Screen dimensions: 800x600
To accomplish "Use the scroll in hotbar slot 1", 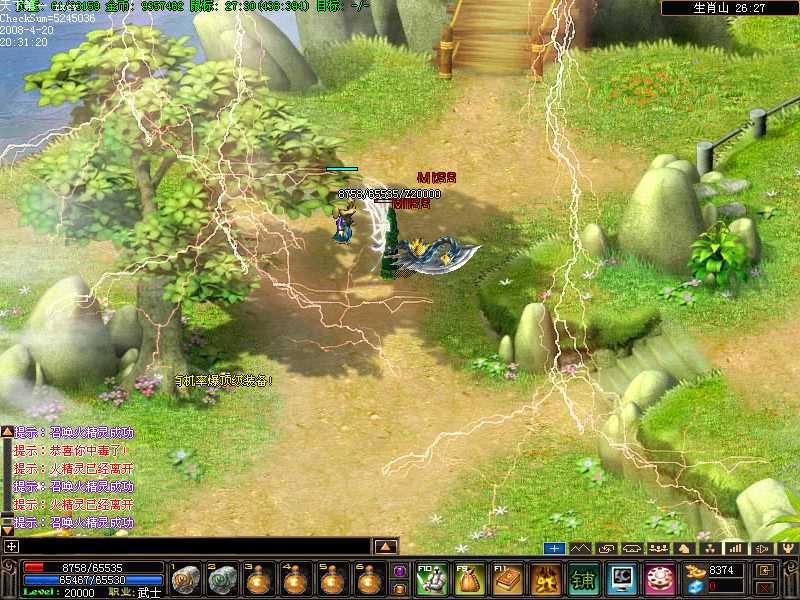I will coord(186,579).
